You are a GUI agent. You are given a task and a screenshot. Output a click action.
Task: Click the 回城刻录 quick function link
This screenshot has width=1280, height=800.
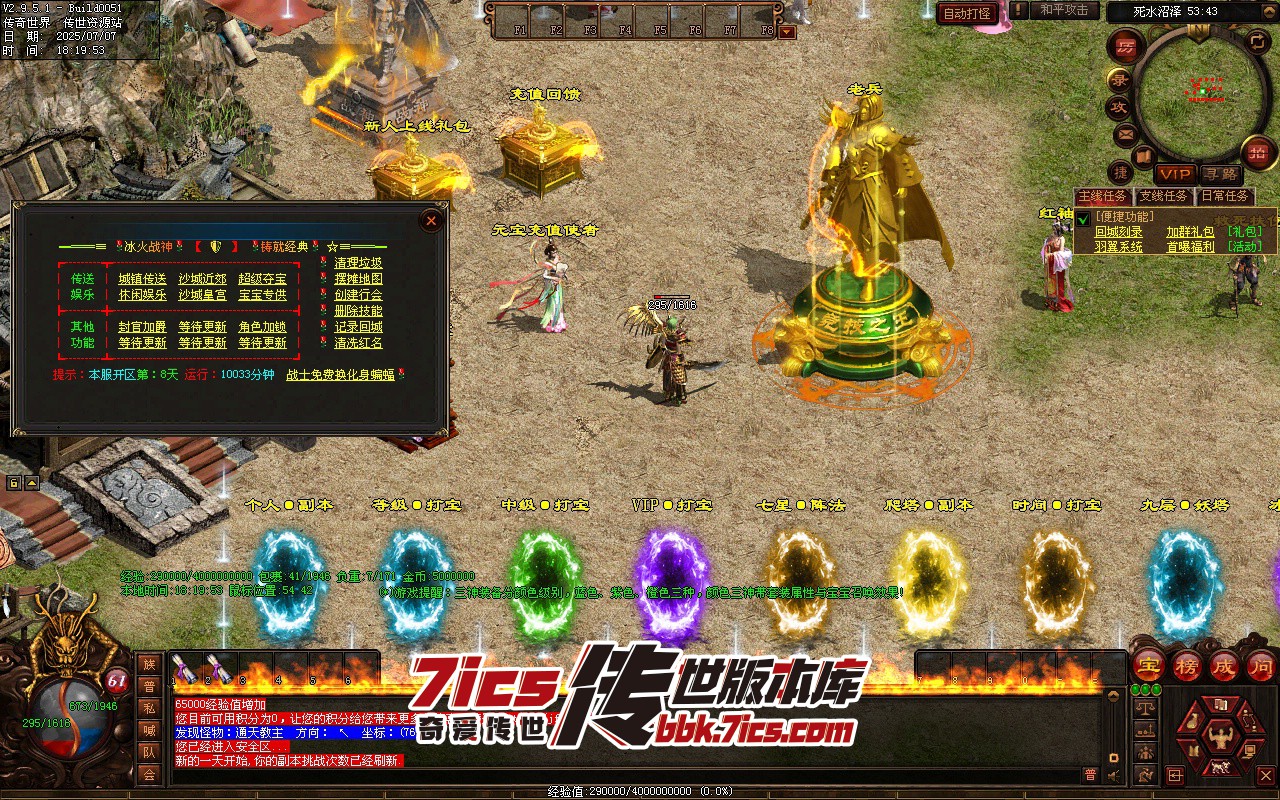point(1118,232)
